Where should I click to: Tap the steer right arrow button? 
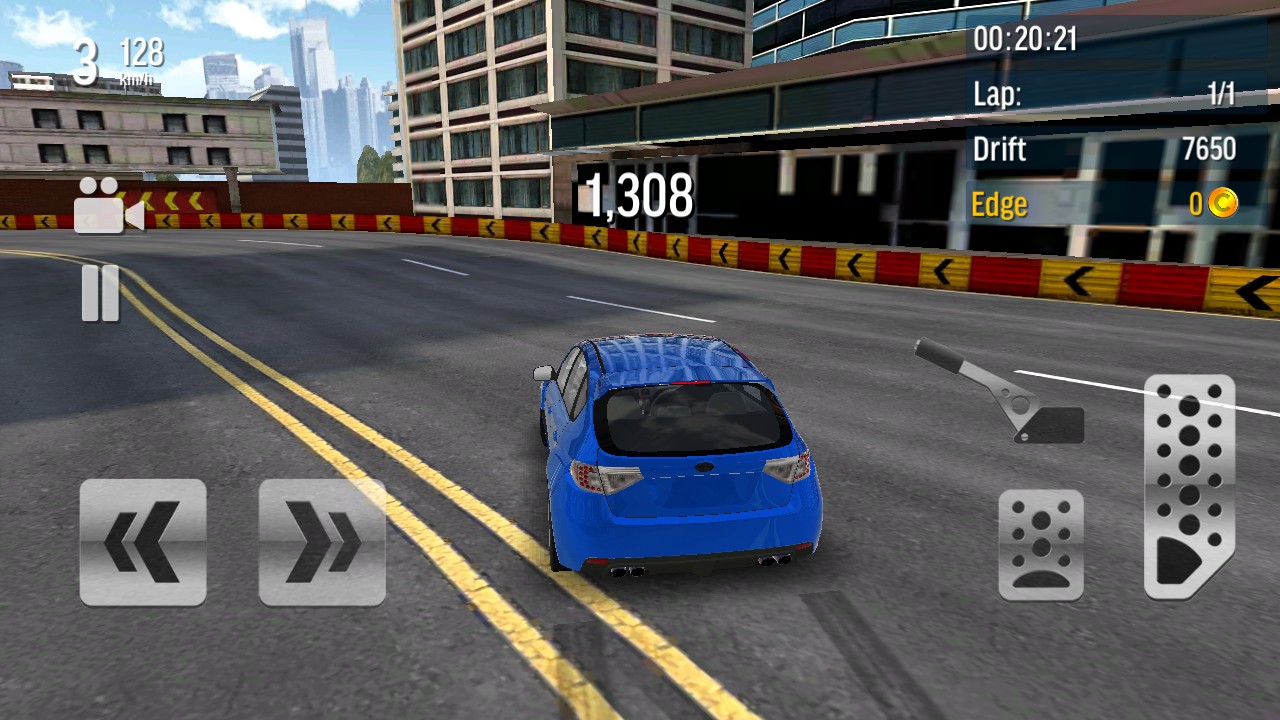322,542
